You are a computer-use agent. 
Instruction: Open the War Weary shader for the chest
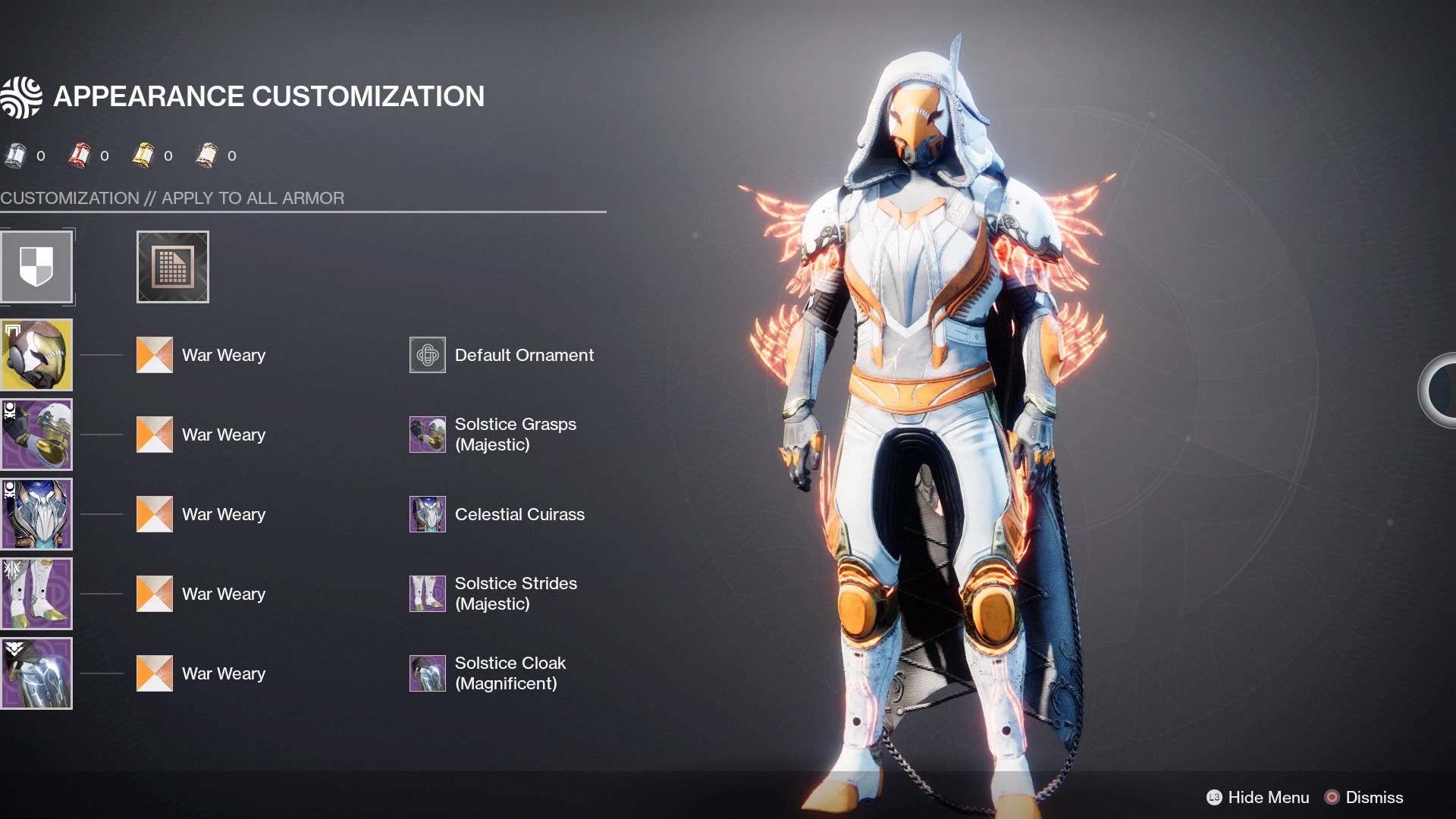(x=154, y=513)
